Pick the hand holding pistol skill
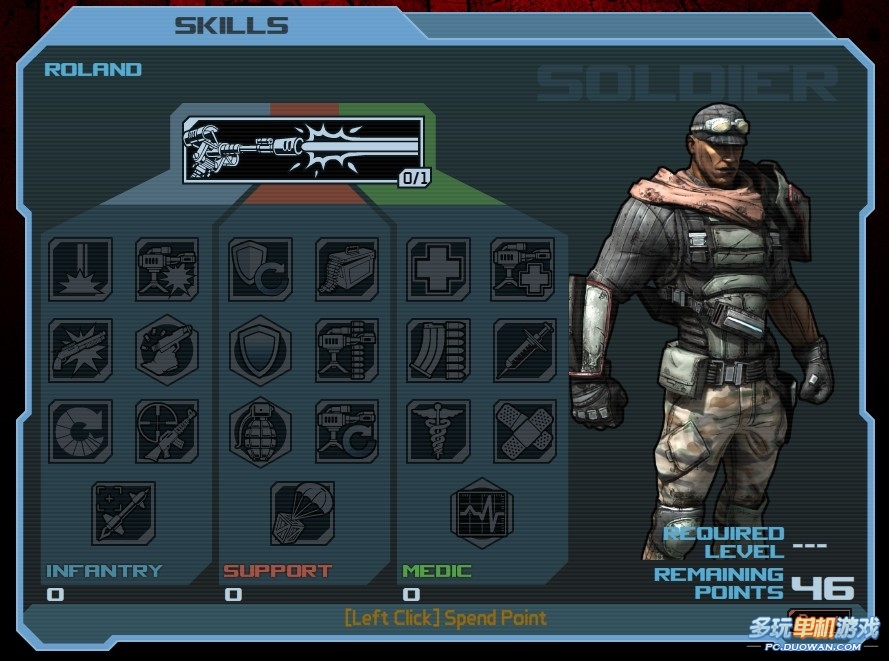This screenshot has width=889, height=661. click(x=167, y=349)
